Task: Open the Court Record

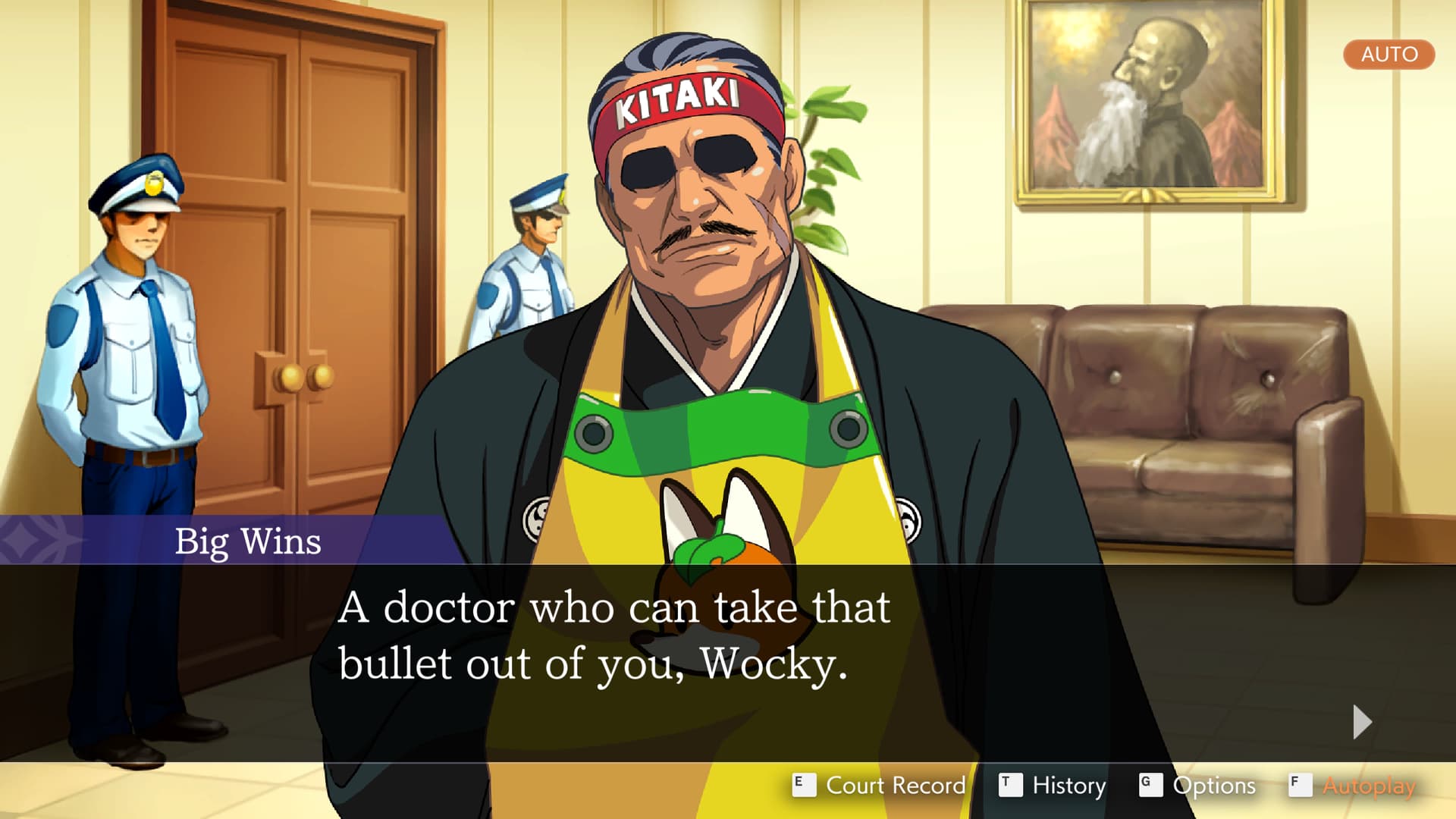Action: click(x=880, y=785)
